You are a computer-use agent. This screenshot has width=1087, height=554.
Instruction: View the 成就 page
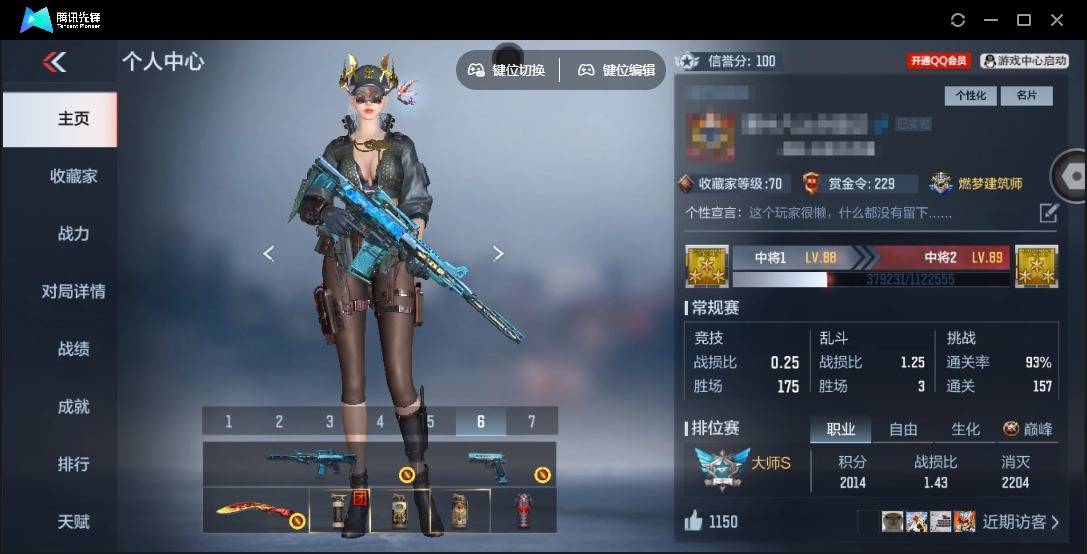[x=74, y=407]
